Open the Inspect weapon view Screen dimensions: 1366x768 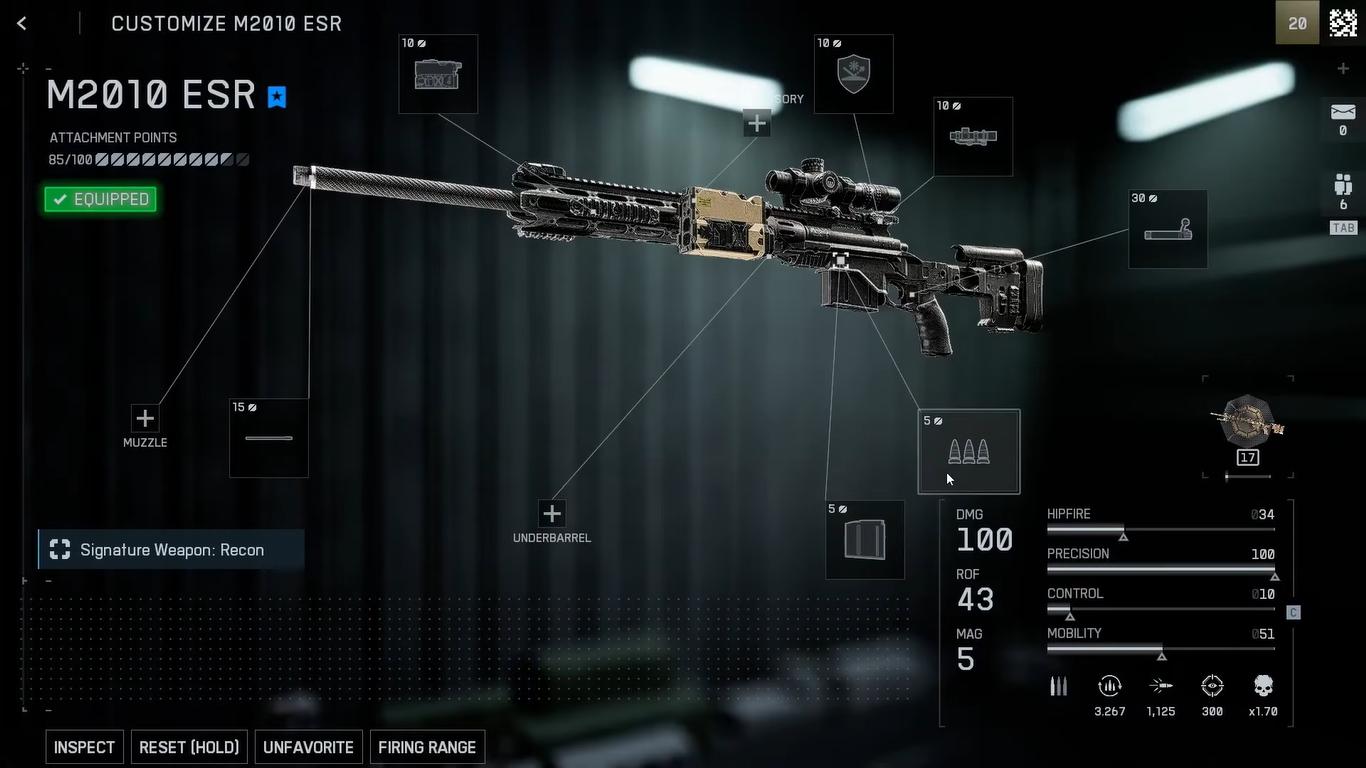point(84,747)
